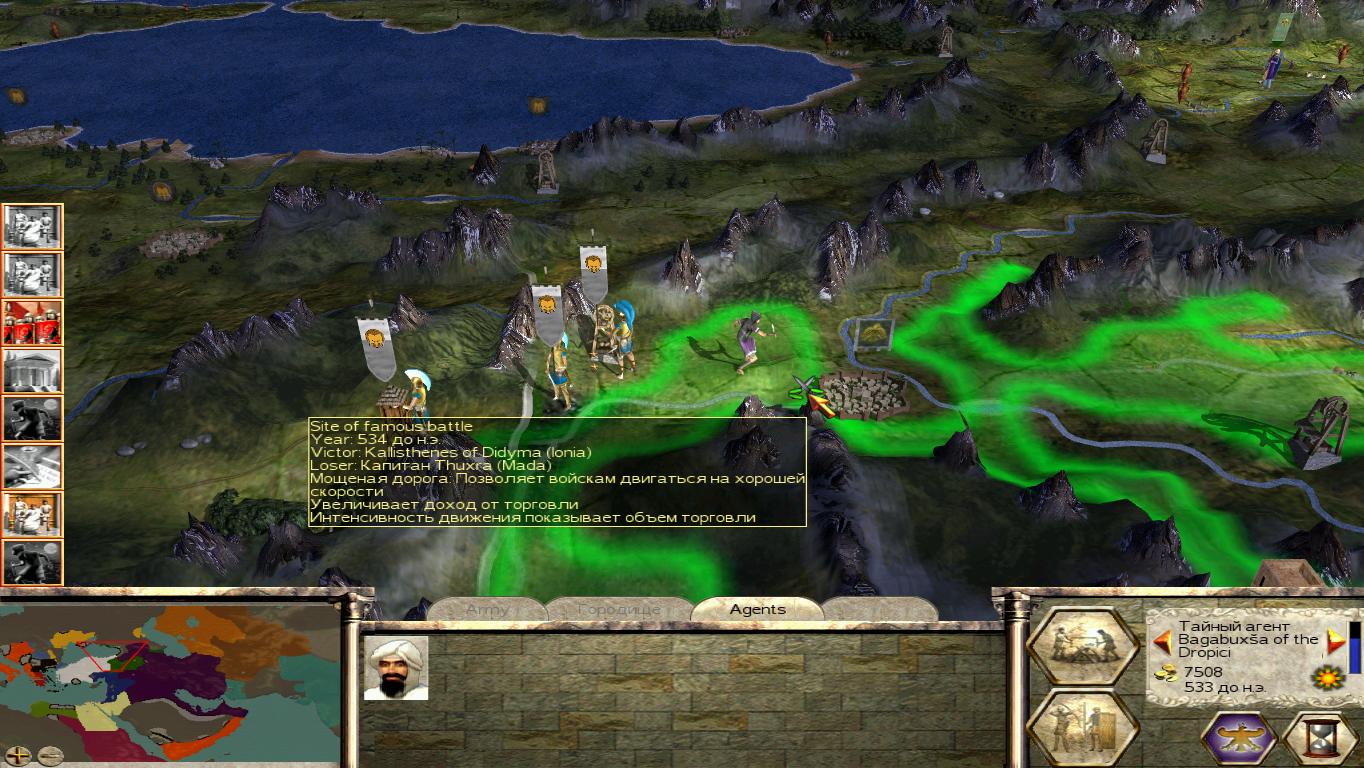Open the temple building event notification
The width and height of the screenshot is (1364, 768).
[33, 370]
